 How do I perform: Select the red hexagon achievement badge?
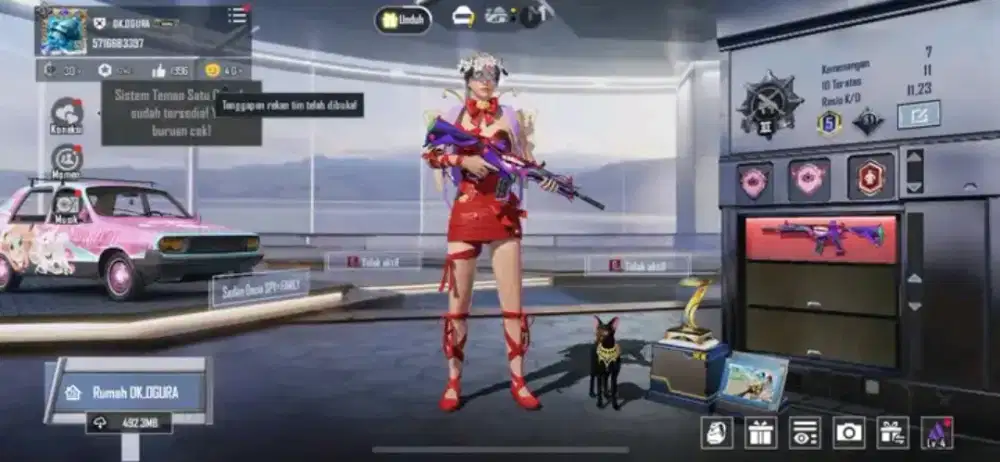pyautogui.click(x=871, y=177)
